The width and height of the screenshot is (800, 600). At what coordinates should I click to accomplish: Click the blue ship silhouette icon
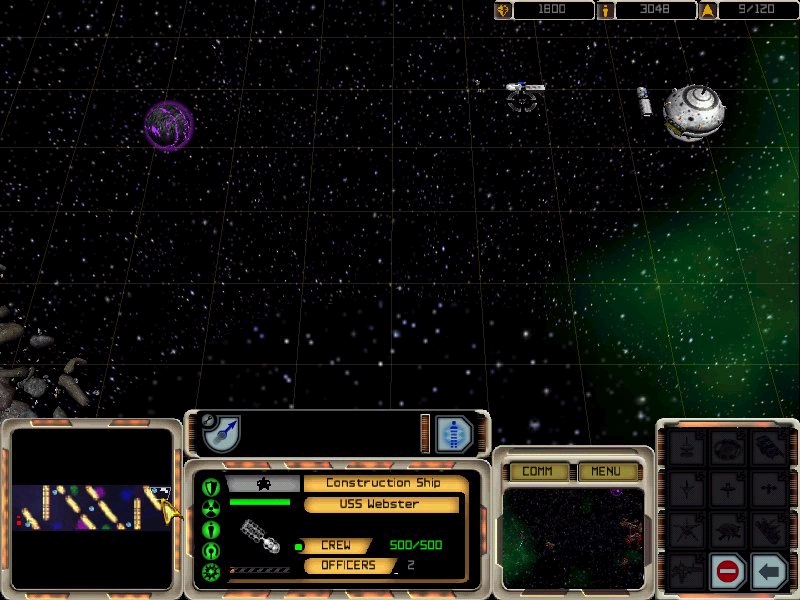(x=454, y=433)
